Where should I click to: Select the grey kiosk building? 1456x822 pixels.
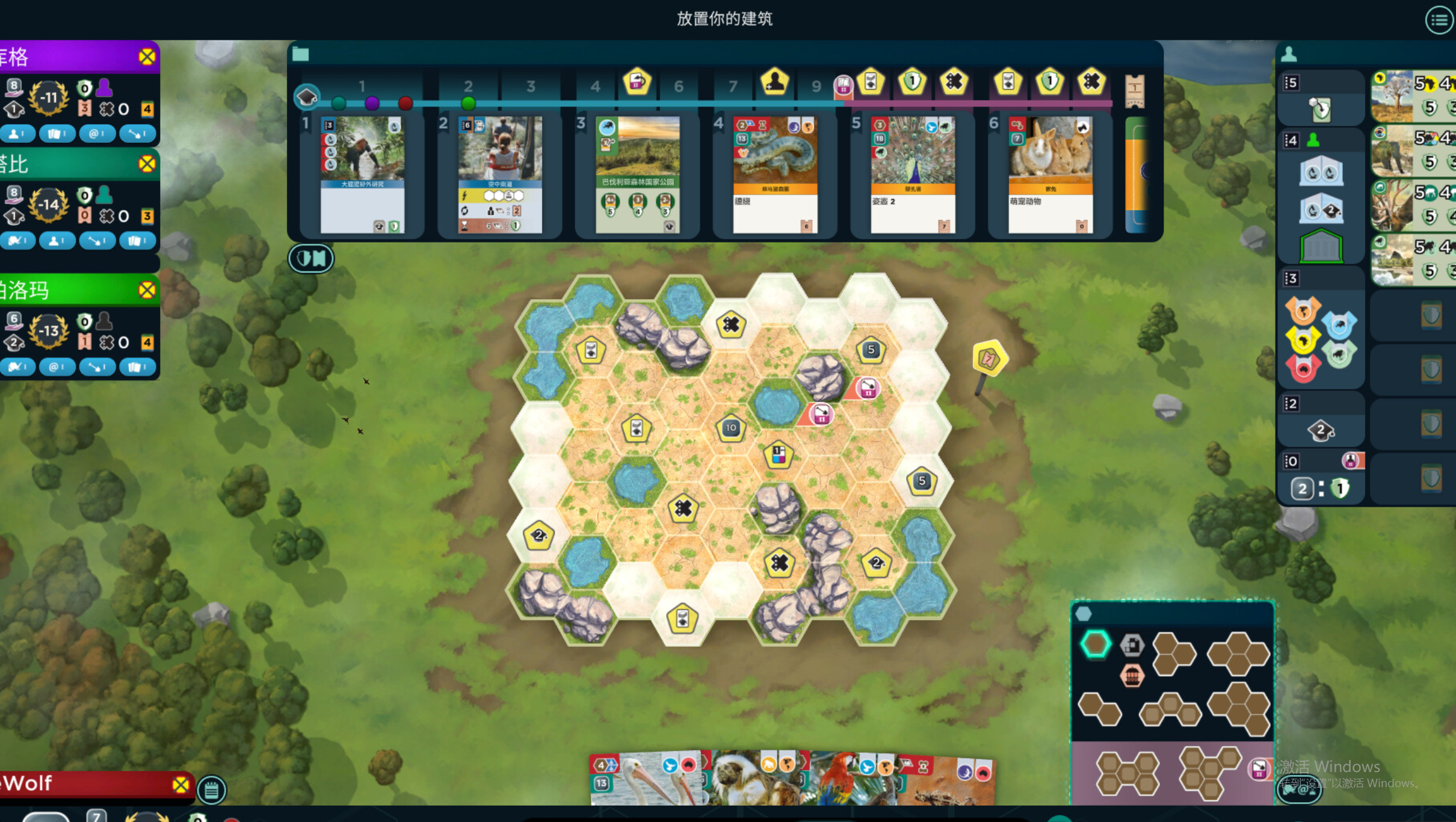point(1132,645)
